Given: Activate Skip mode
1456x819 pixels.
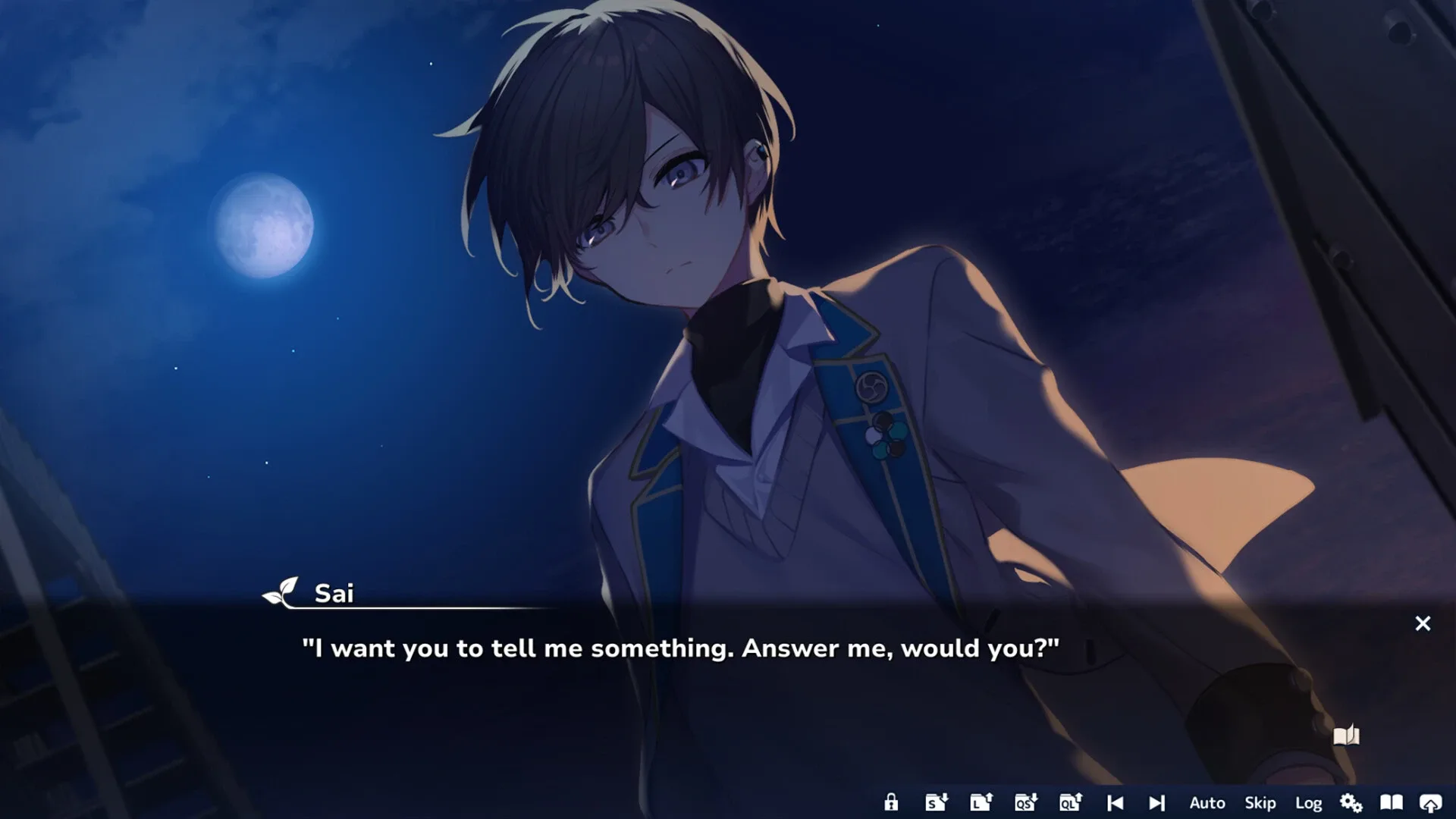Looking at the screenshot, I should (1260, 802).
